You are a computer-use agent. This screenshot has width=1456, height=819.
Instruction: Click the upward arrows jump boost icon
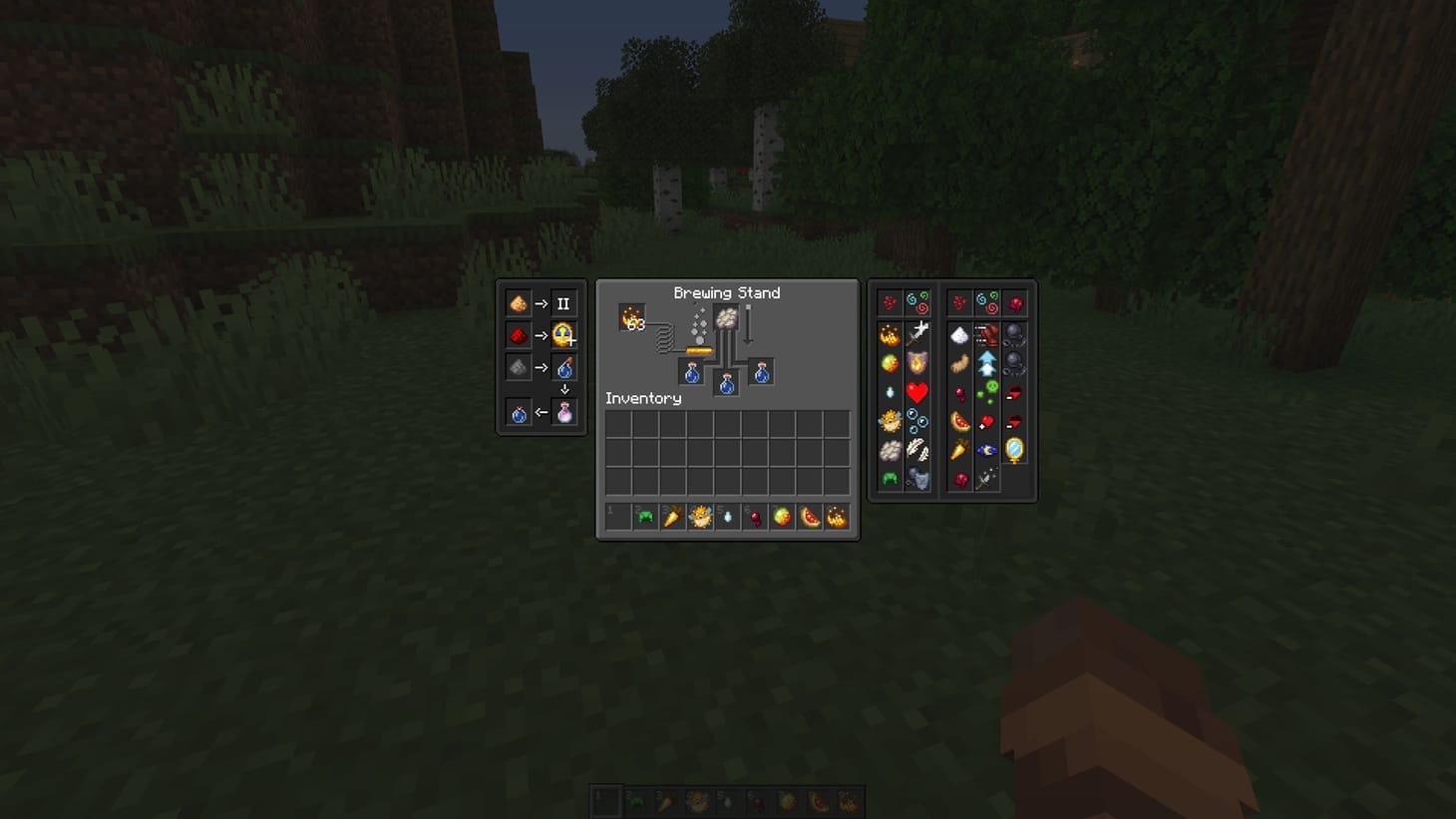point(988,362)
